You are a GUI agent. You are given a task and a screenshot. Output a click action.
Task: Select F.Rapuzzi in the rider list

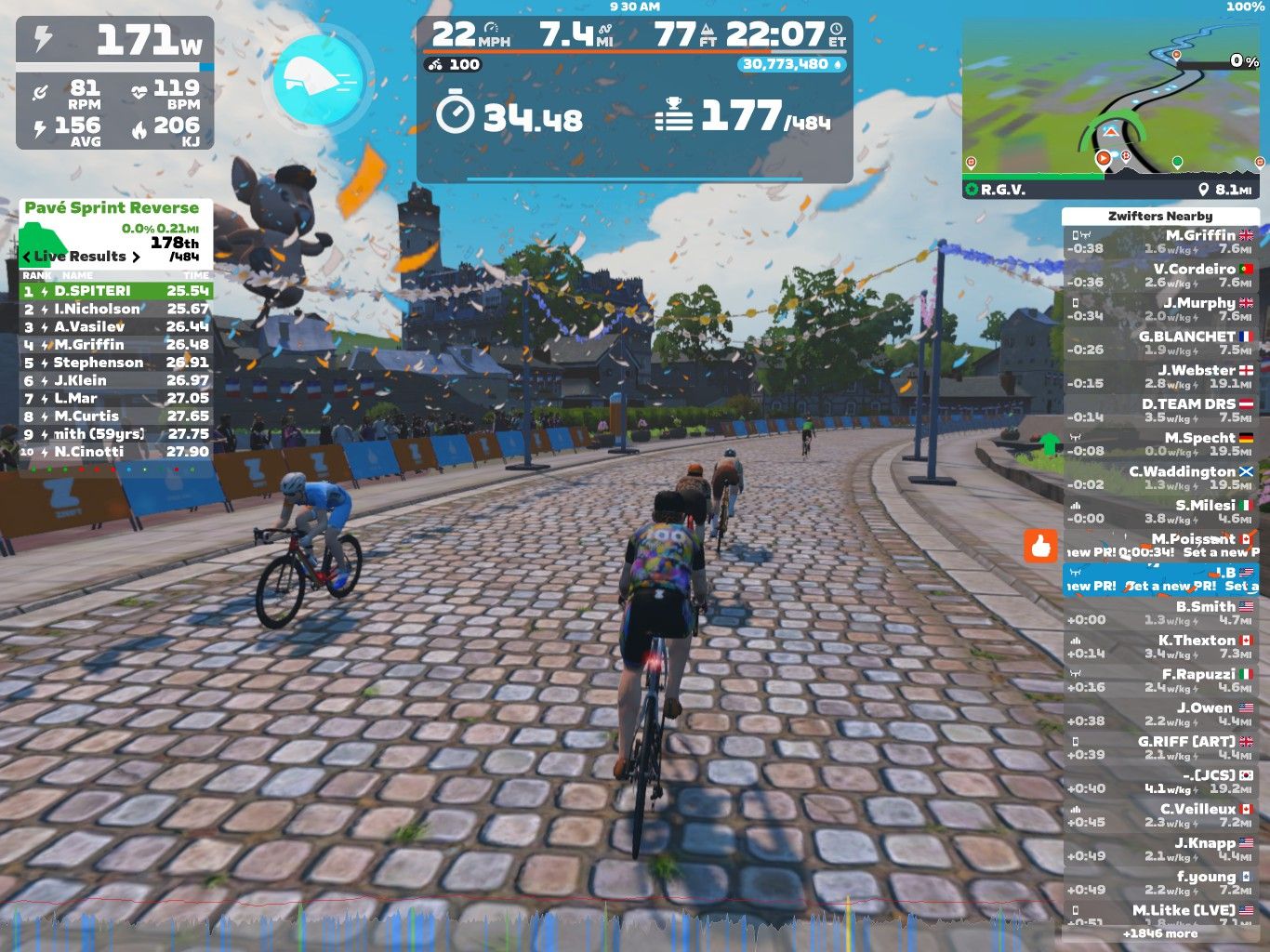pos(1160,681)
